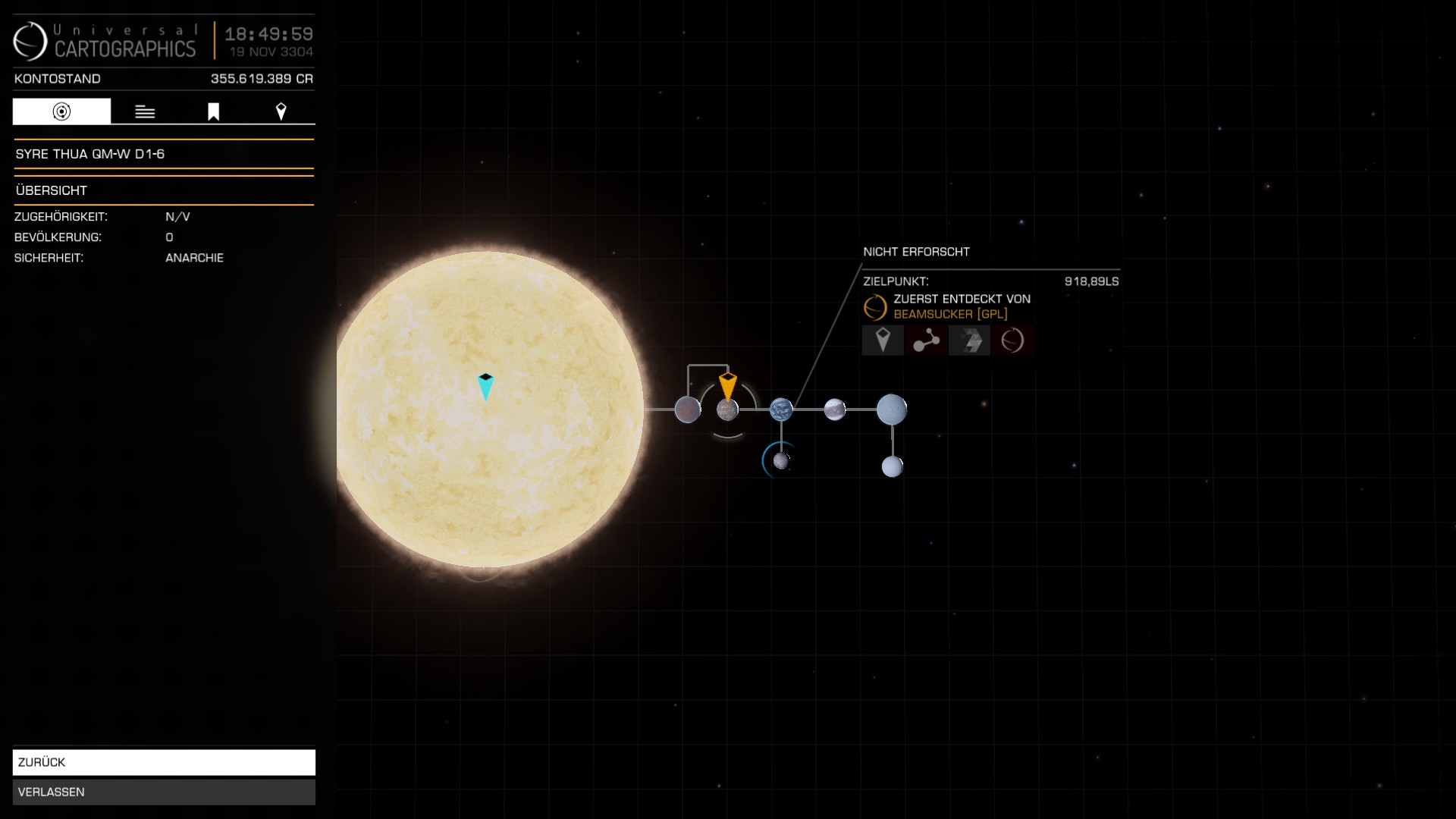Image resolution: width=1456 pixels, height=819 pixels.
Task: Select the grey moon below the blue planet
Action: tap(781, 460)
